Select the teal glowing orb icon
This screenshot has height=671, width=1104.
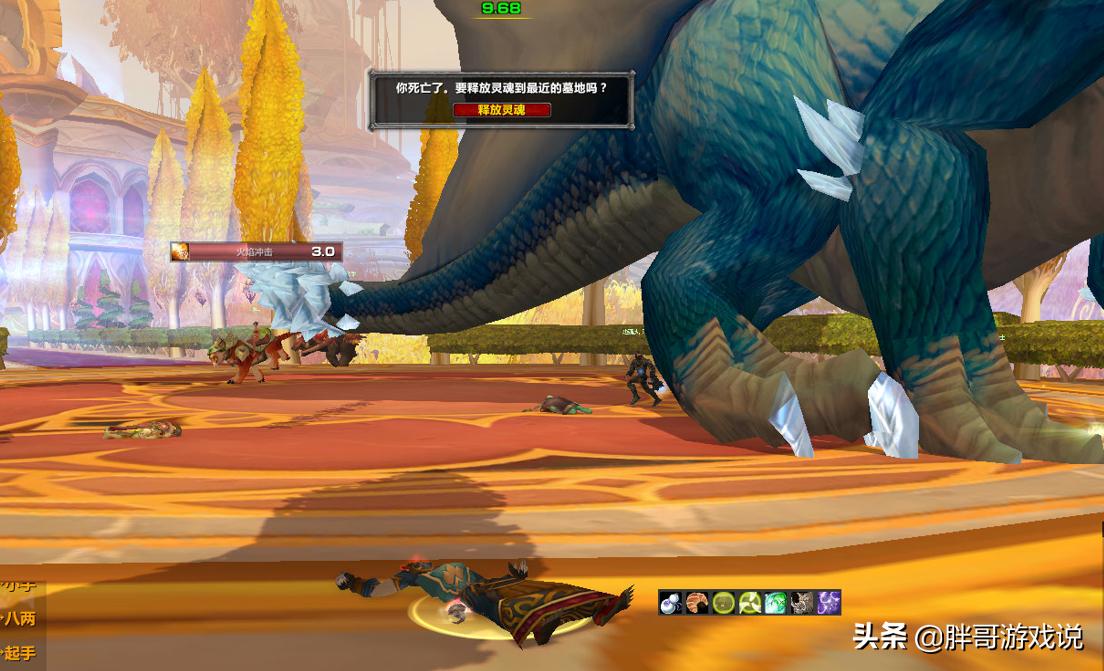[776, 603]
